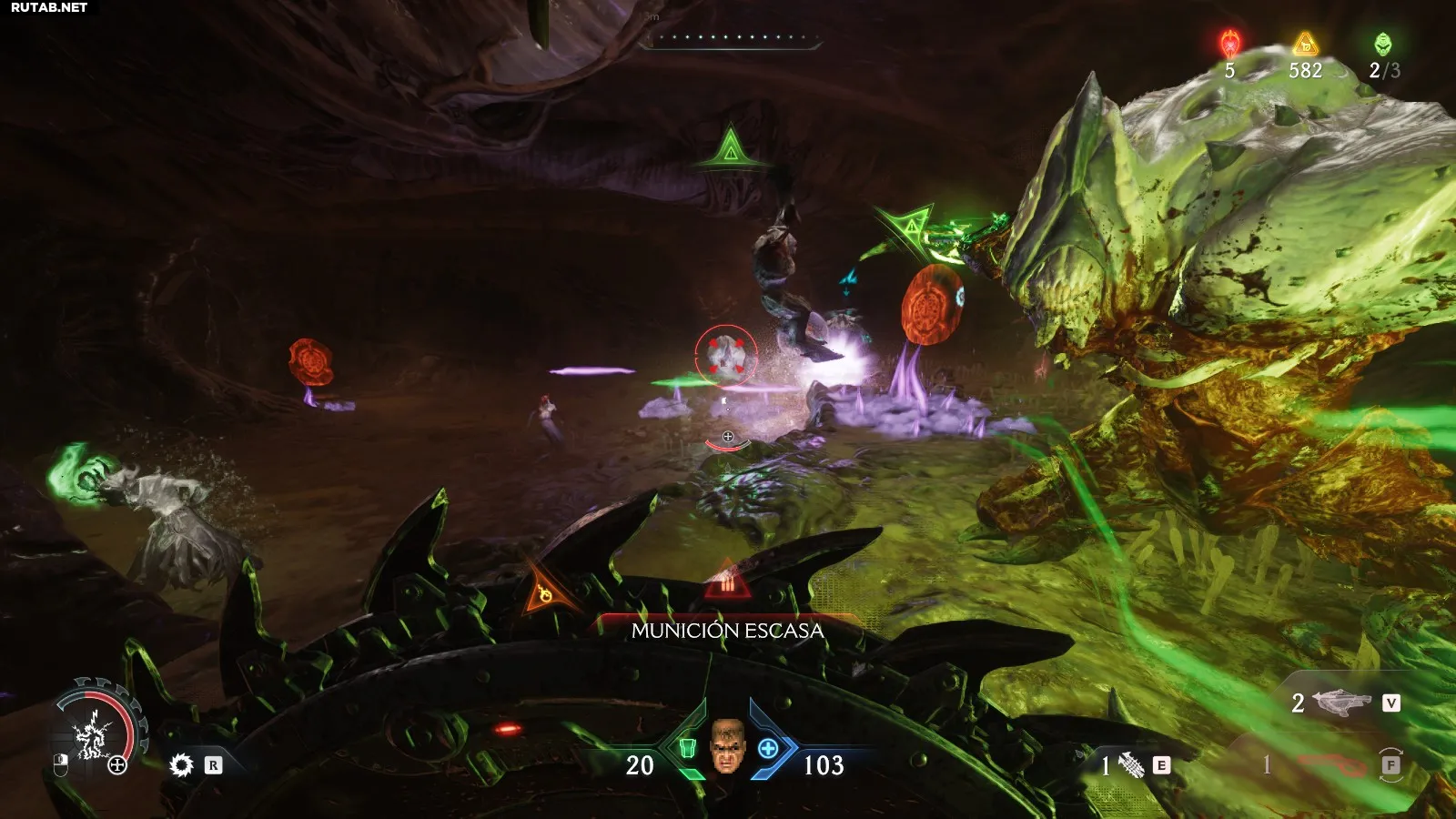Click the compass bar at the top

click(730, 38)
